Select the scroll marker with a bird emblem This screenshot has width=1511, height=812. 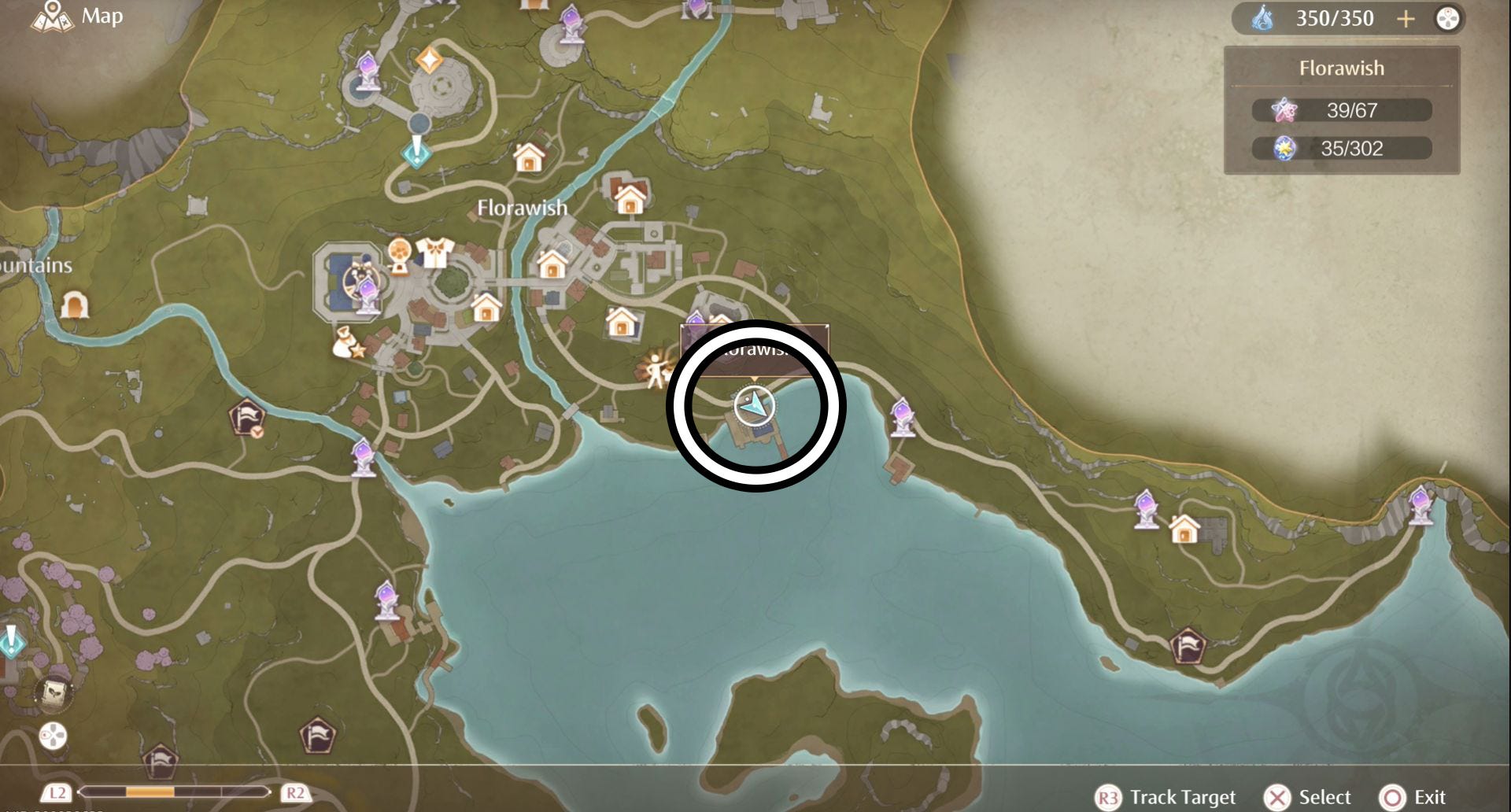(54, 692)
